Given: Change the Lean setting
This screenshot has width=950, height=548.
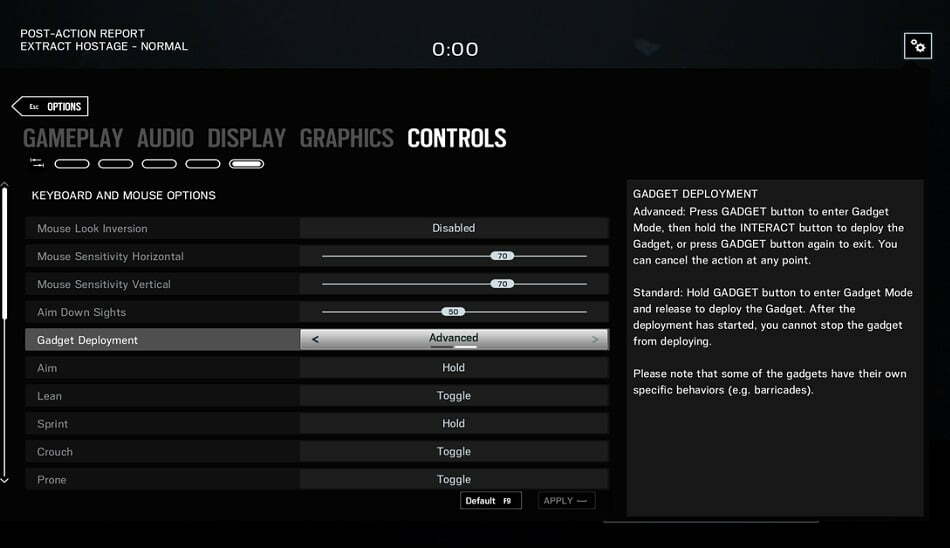Looking at the screenshot, I should tap(453, 396).
